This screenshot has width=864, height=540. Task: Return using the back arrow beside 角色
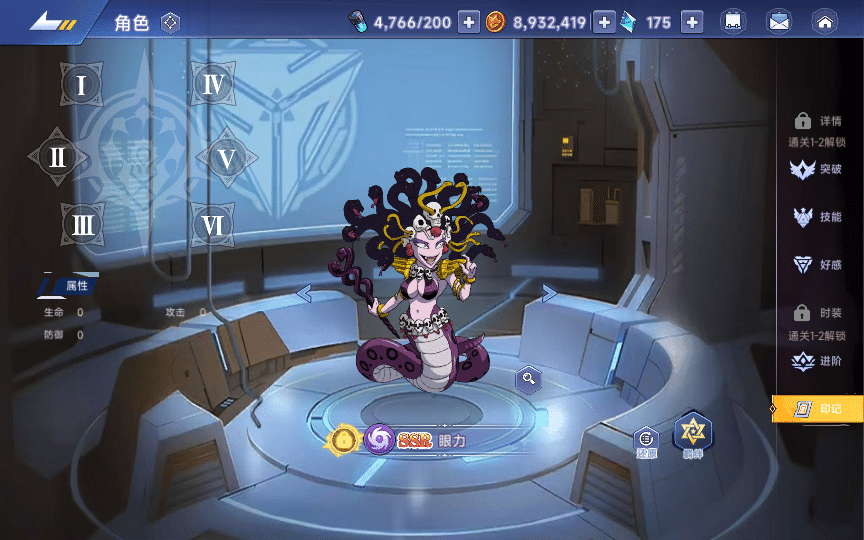52,22
